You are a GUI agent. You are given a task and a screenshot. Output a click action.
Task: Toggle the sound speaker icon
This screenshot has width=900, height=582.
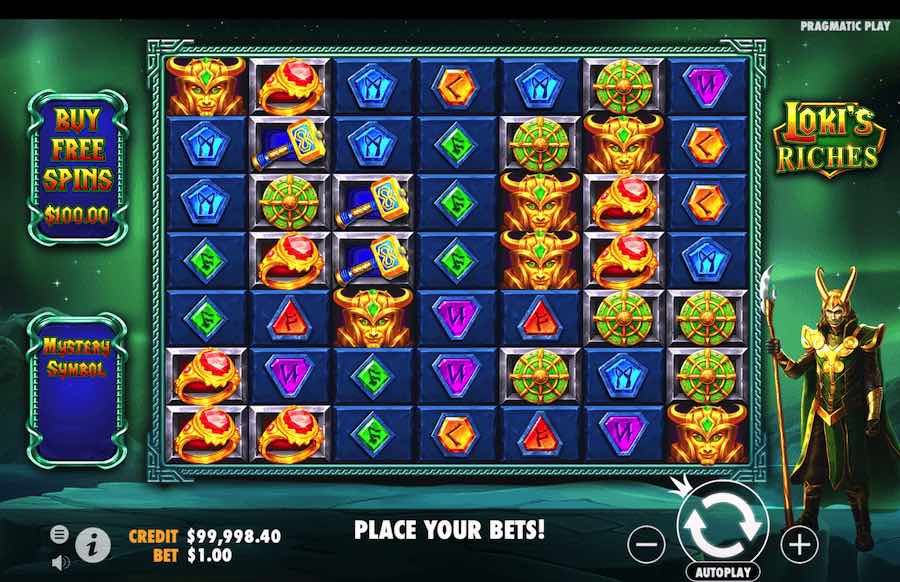coord(60,561)
